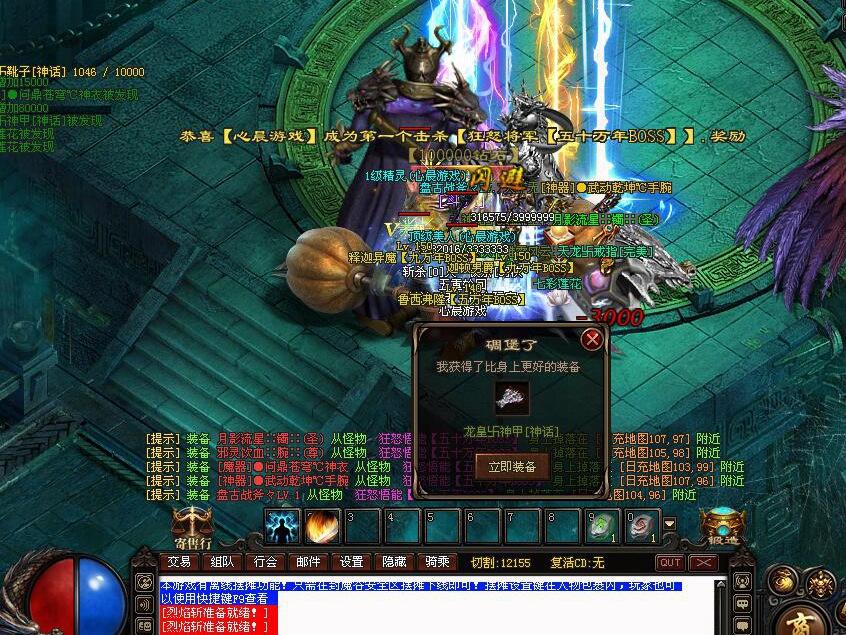Open the 邮件 mail menu

coord(308,562)
